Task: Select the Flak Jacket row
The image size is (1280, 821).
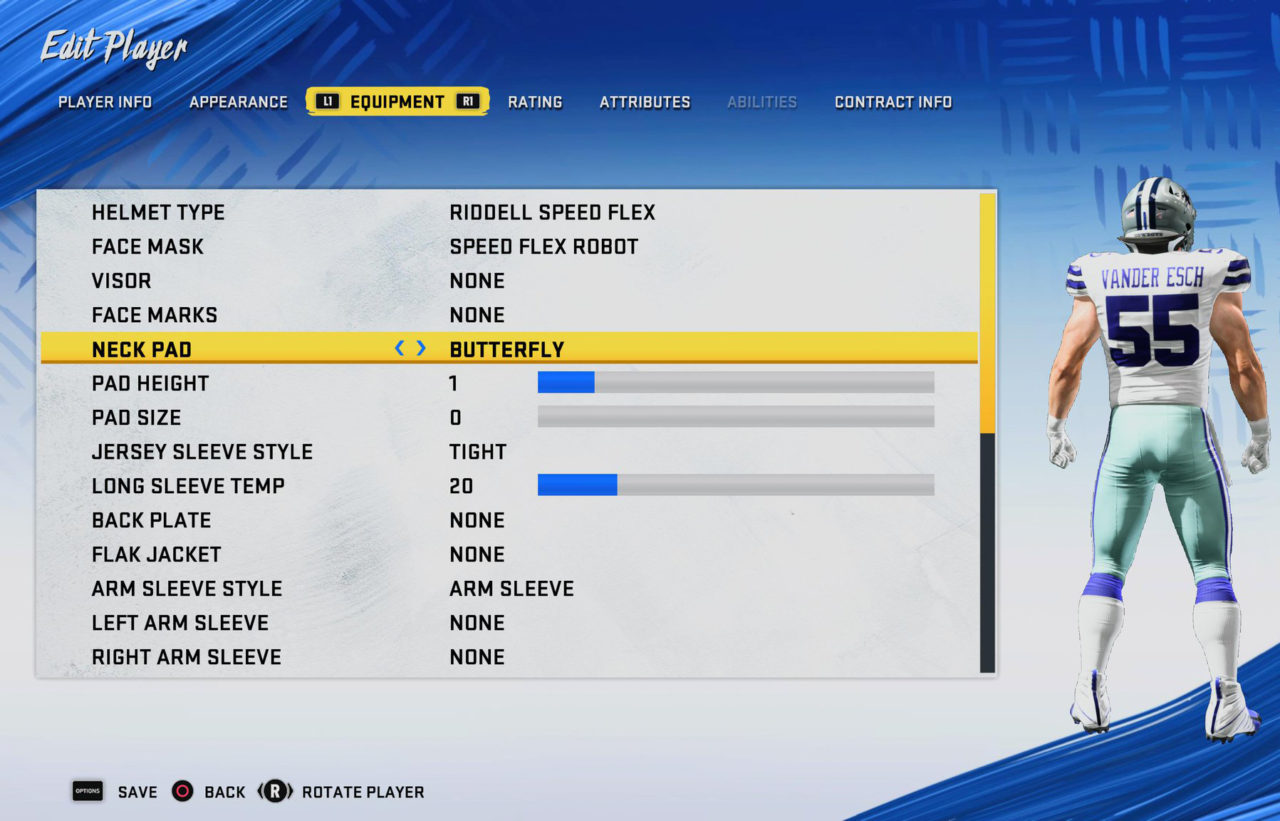Action: click(507, 554)
